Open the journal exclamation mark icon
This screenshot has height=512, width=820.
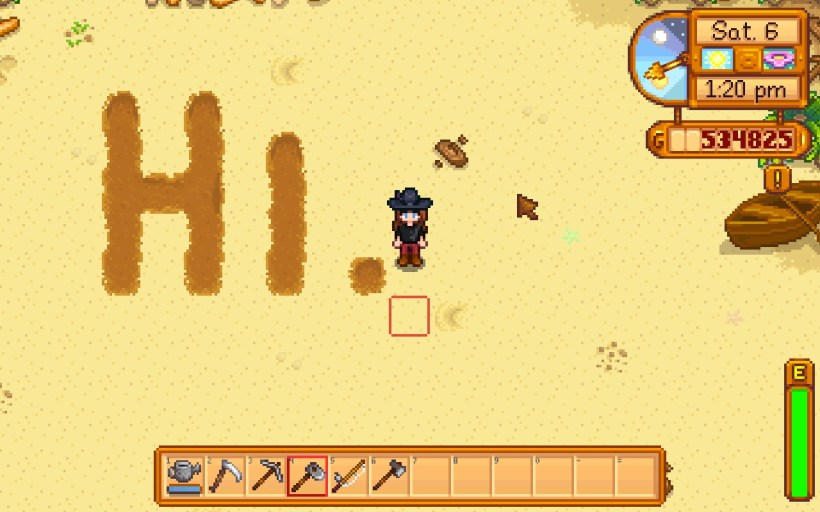(778, 179)
